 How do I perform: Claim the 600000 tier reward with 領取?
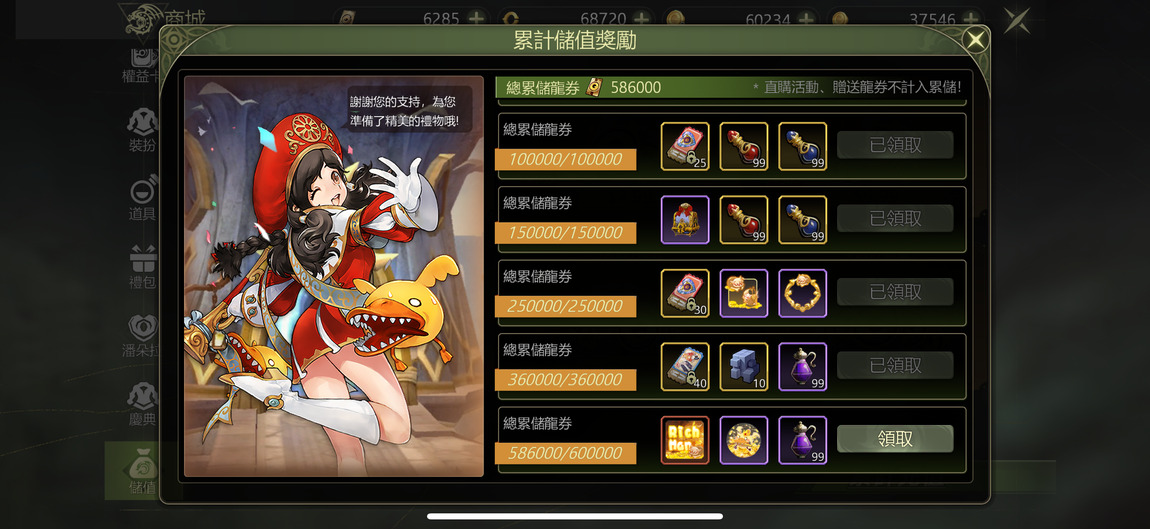(x=895, y=439)
